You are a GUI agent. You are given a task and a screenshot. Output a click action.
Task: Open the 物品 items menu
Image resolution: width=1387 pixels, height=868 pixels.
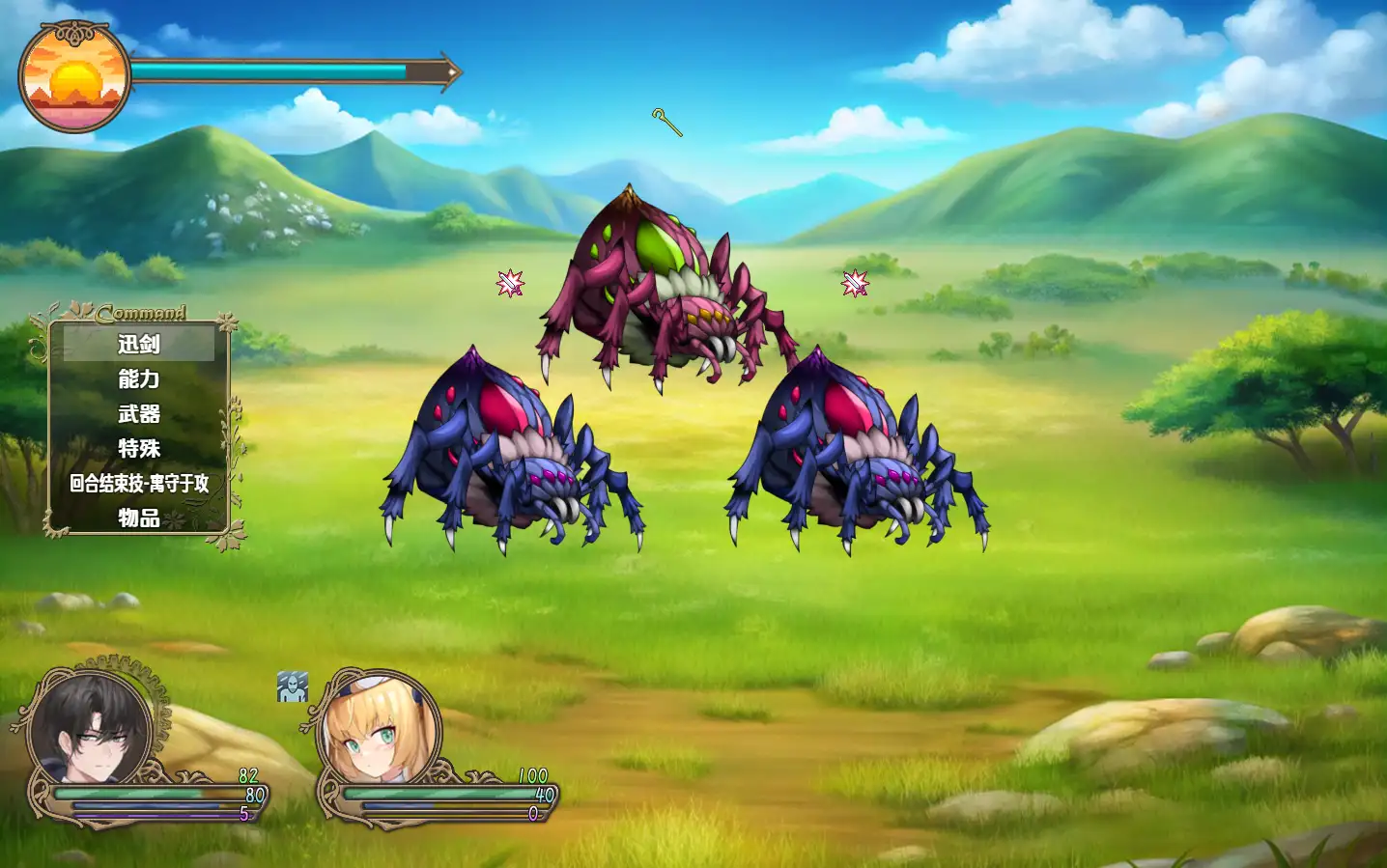[x=139, y=518]
